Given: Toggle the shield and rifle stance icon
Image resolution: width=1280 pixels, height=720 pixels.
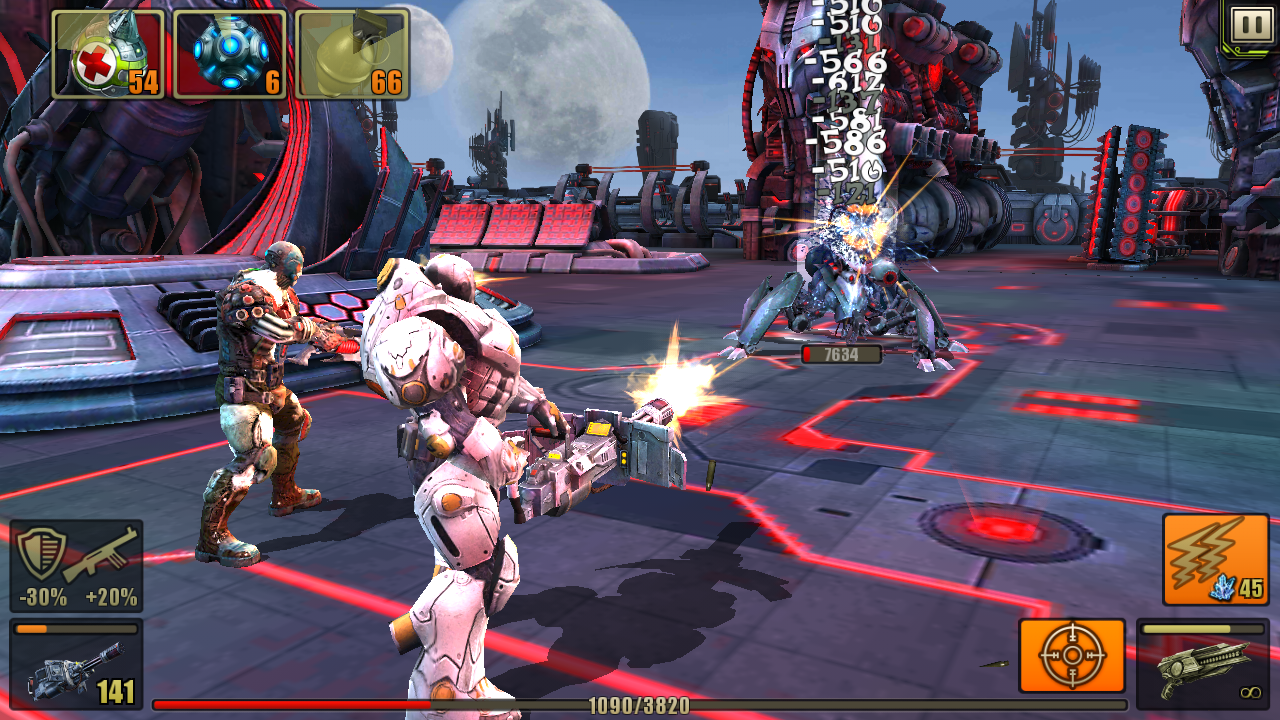Looking at the screenshot, I should pos(76,565).
